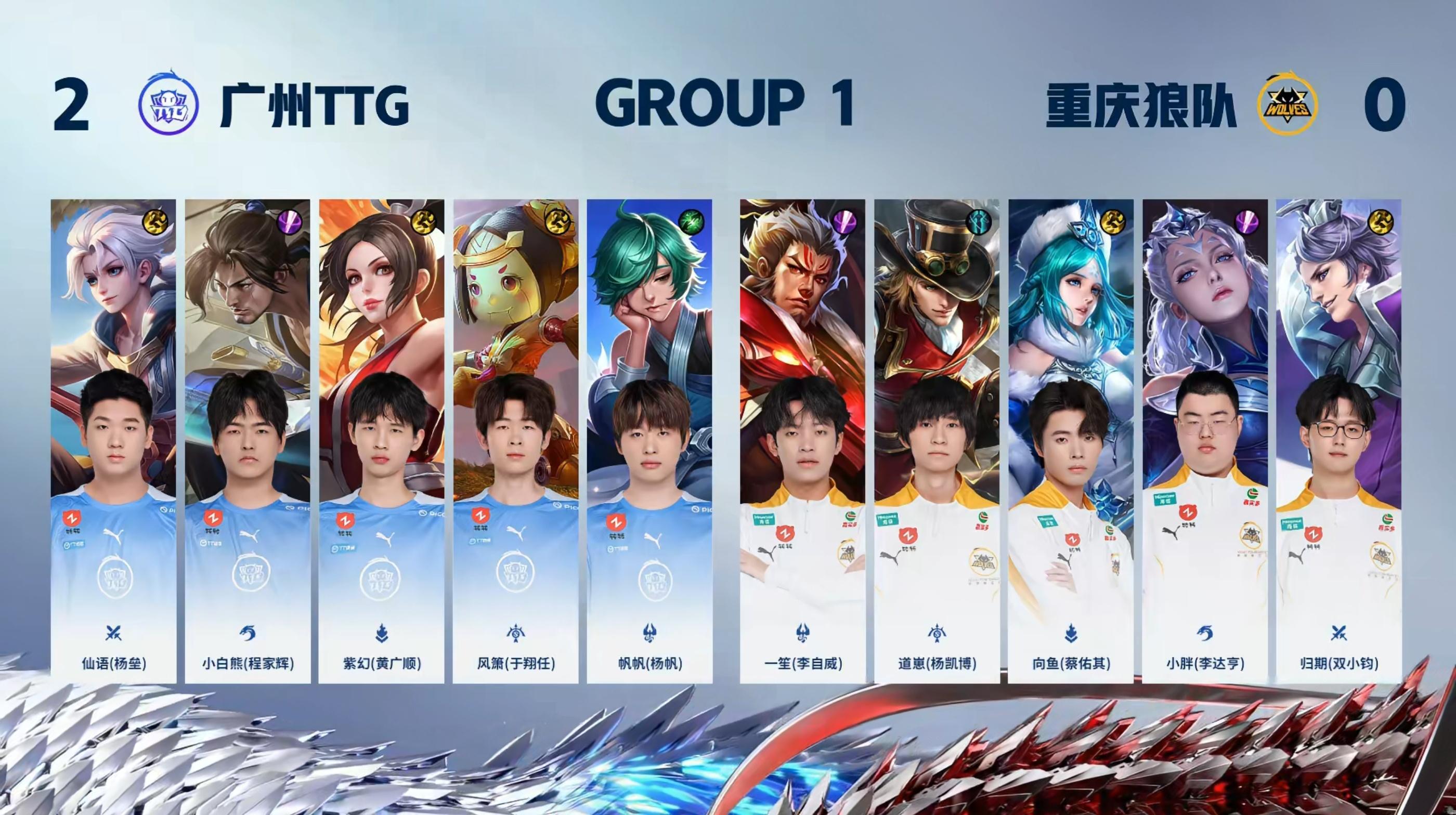
Task: Pick the 小胖(李达亨) player card
Action: 1204,441
